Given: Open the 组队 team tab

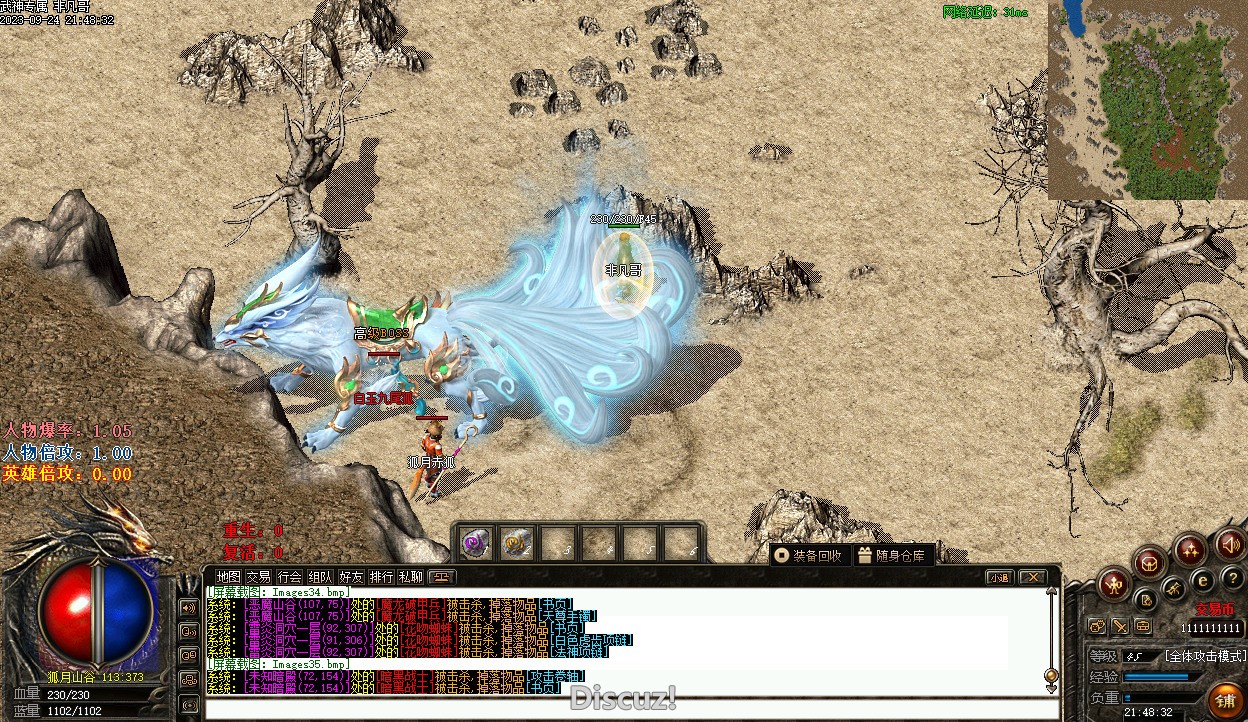Looking at the screenshot, I should click(320, 577).
